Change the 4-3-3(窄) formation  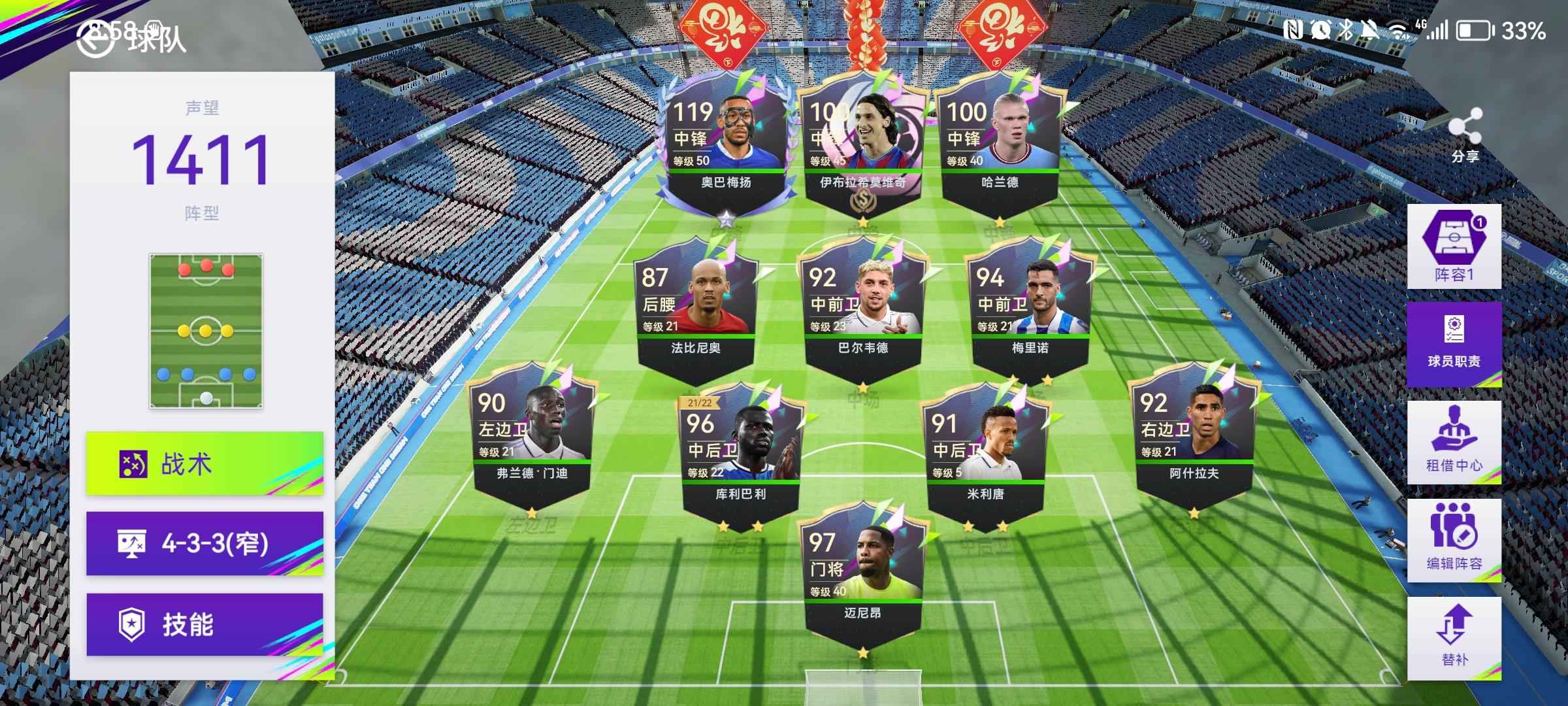click(x=204, y=543)
